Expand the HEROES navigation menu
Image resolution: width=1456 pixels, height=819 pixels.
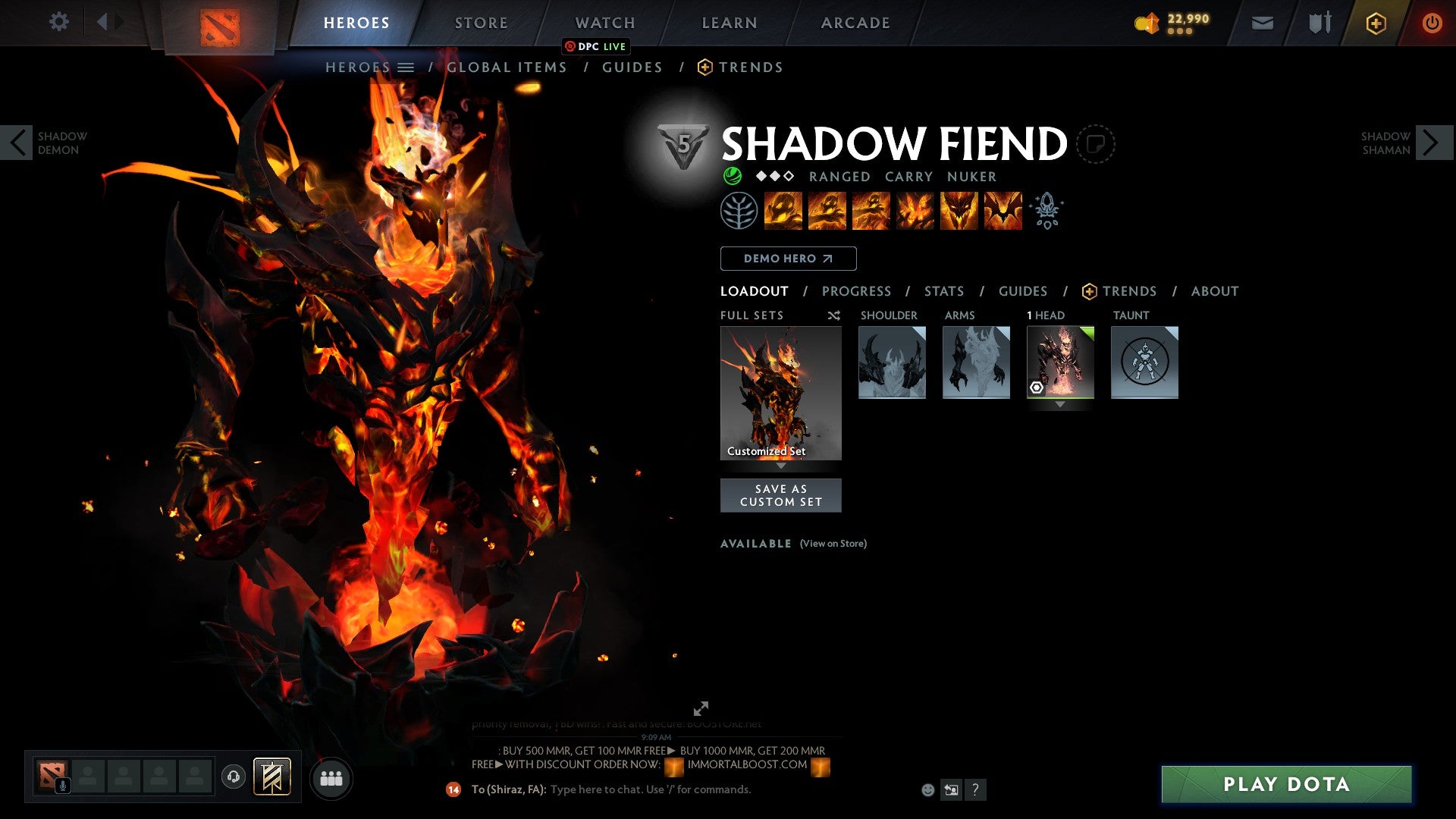click(407, 67)
